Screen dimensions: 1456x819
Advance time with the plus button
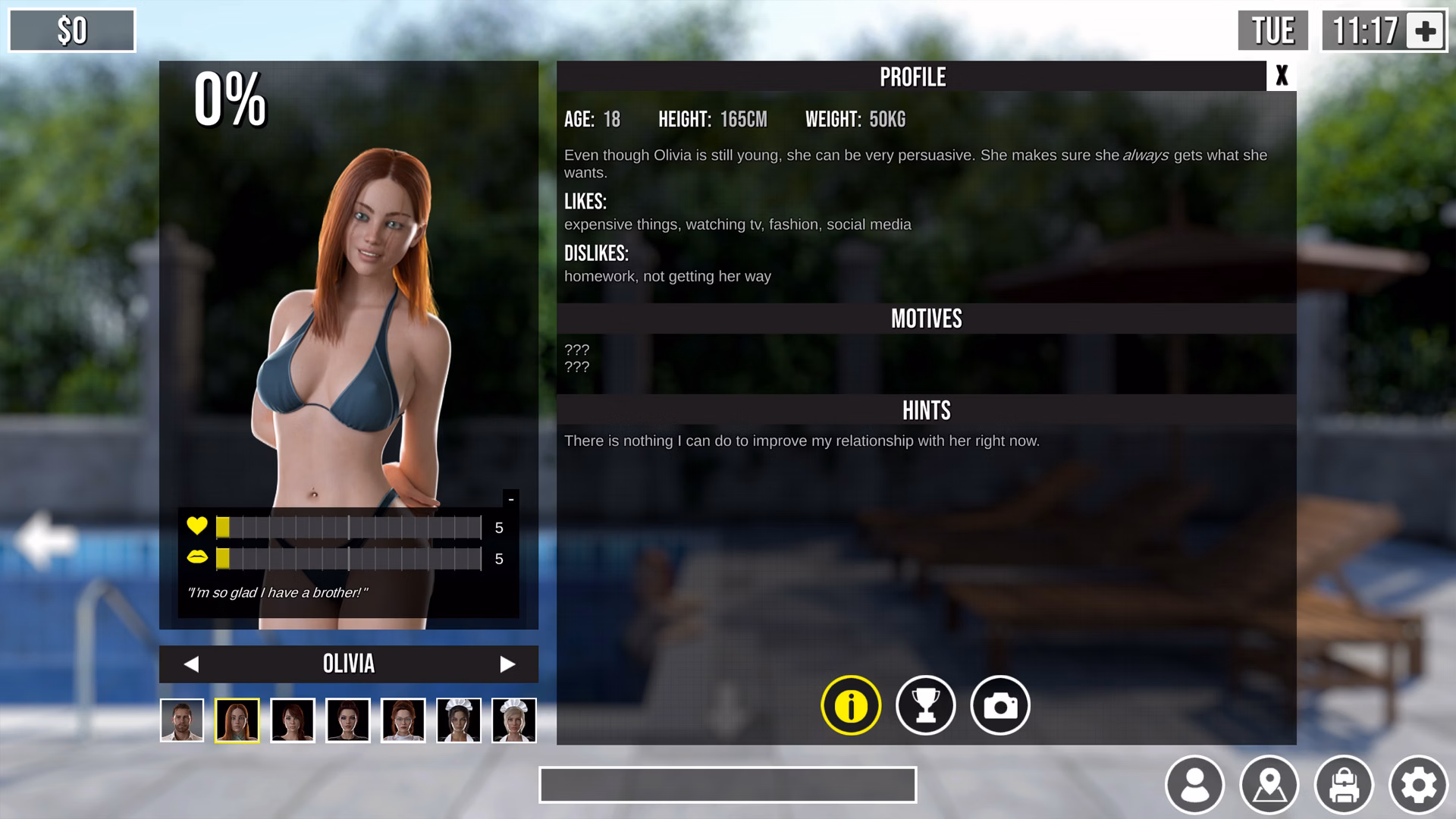click(x=1425, y=31)
